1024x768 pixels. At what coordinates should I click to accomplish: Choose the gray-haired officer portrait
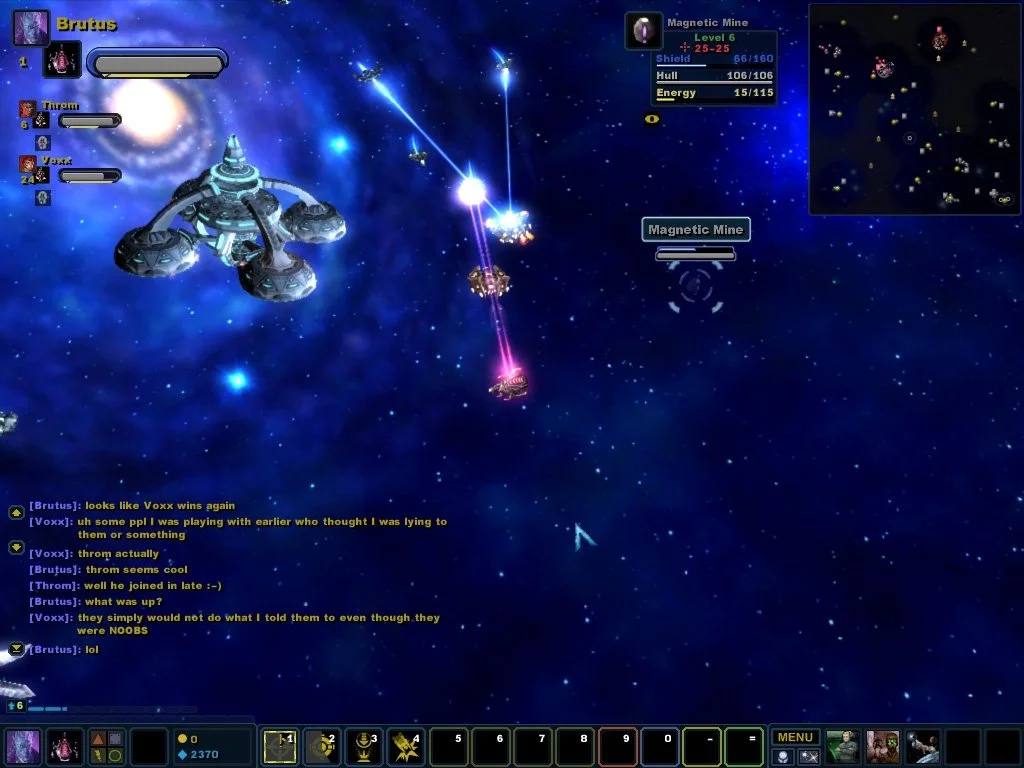pos(843,746)
